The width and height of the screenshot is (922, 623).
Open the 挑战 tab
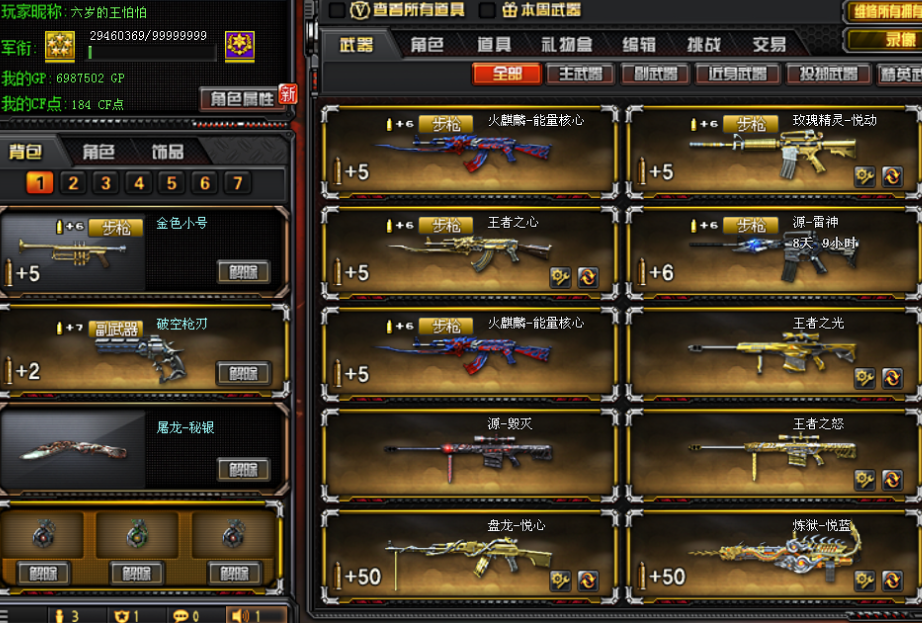click(704, 44)
